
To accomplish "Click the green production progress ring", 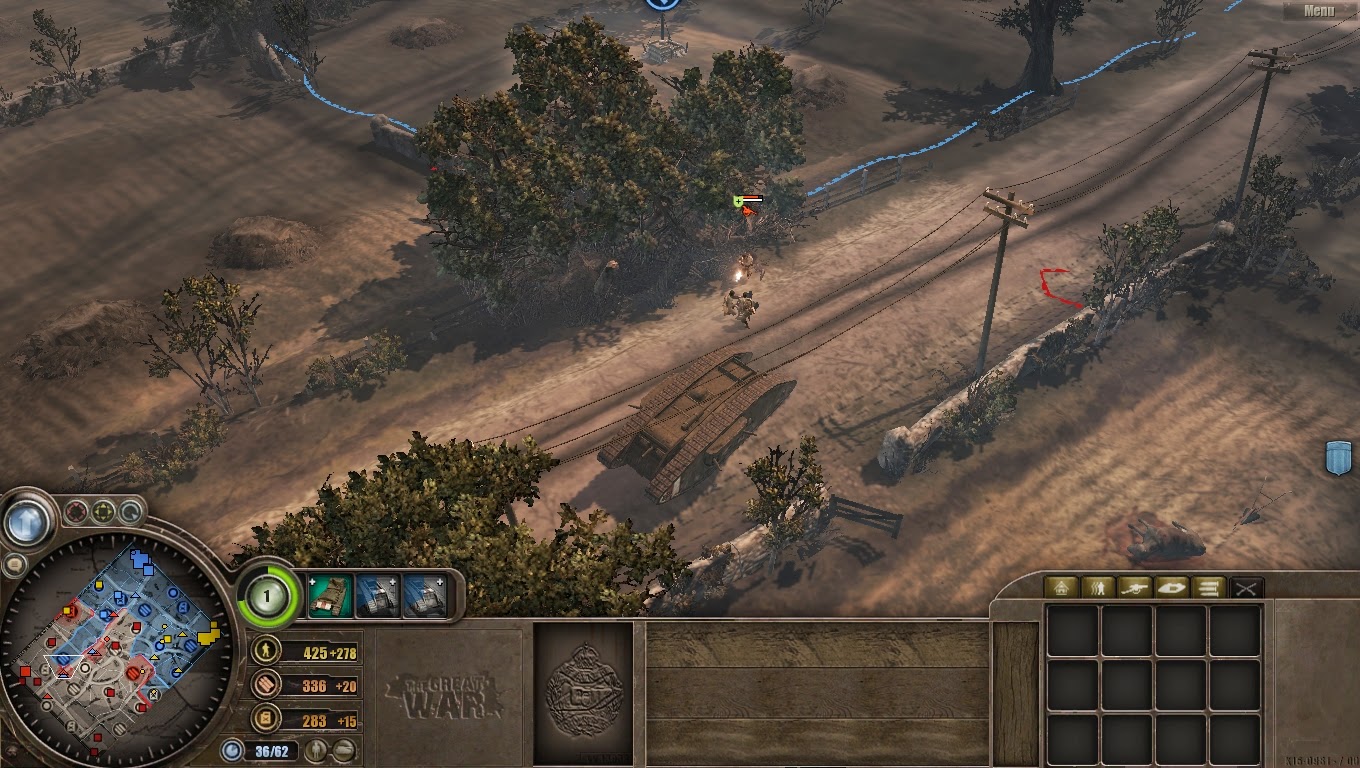I will point(266,597).
